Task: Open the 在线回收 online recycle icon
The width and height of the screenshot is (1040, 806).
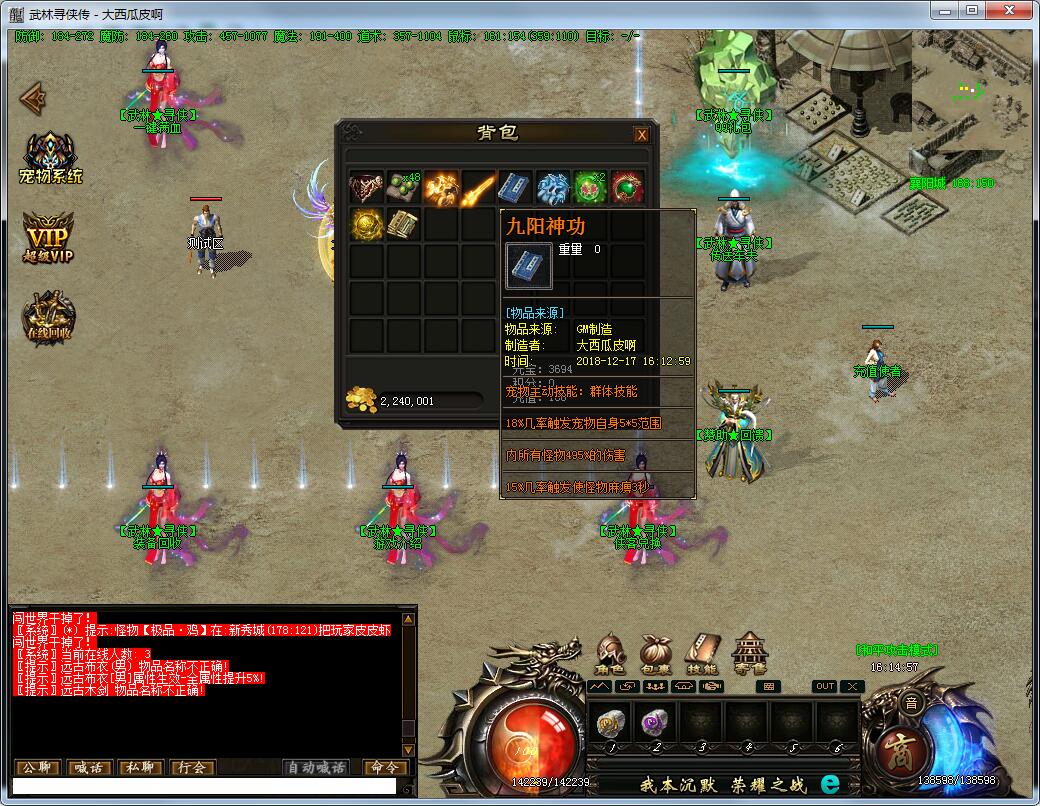Action: coord(49,317)
